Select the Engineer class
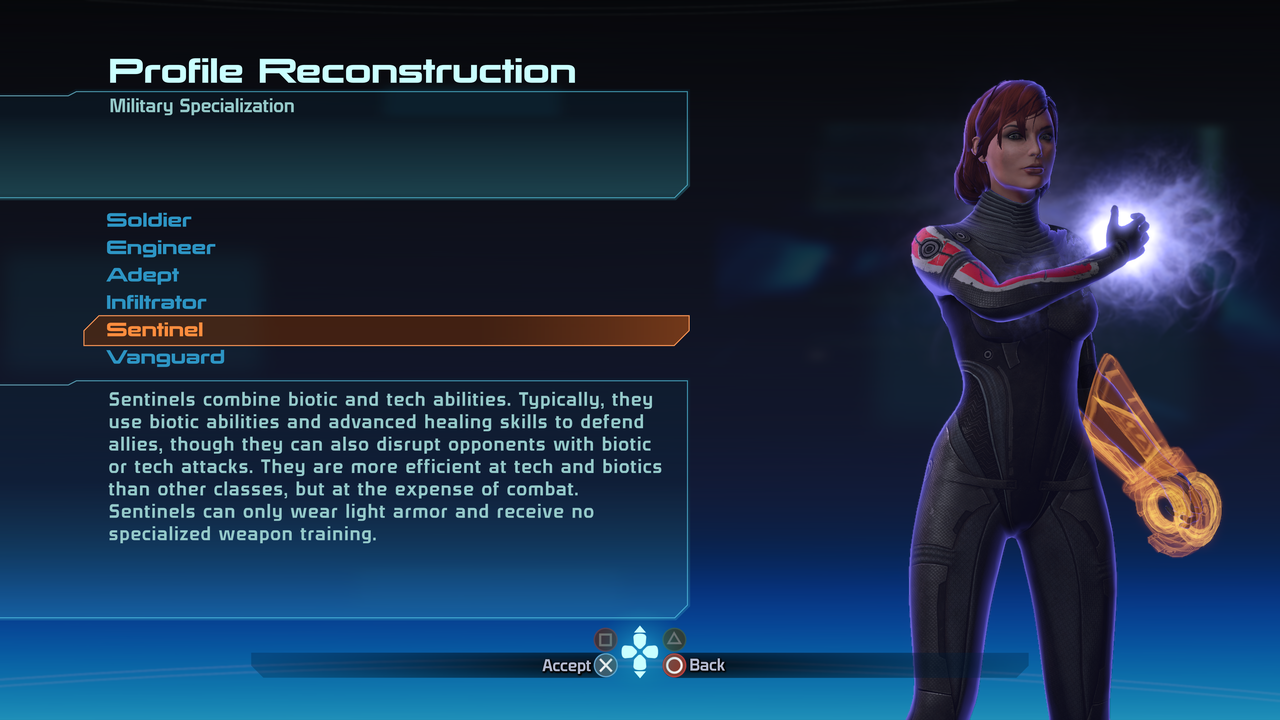This screenshot has height=720, width=1280. click(x=161, y=247)
